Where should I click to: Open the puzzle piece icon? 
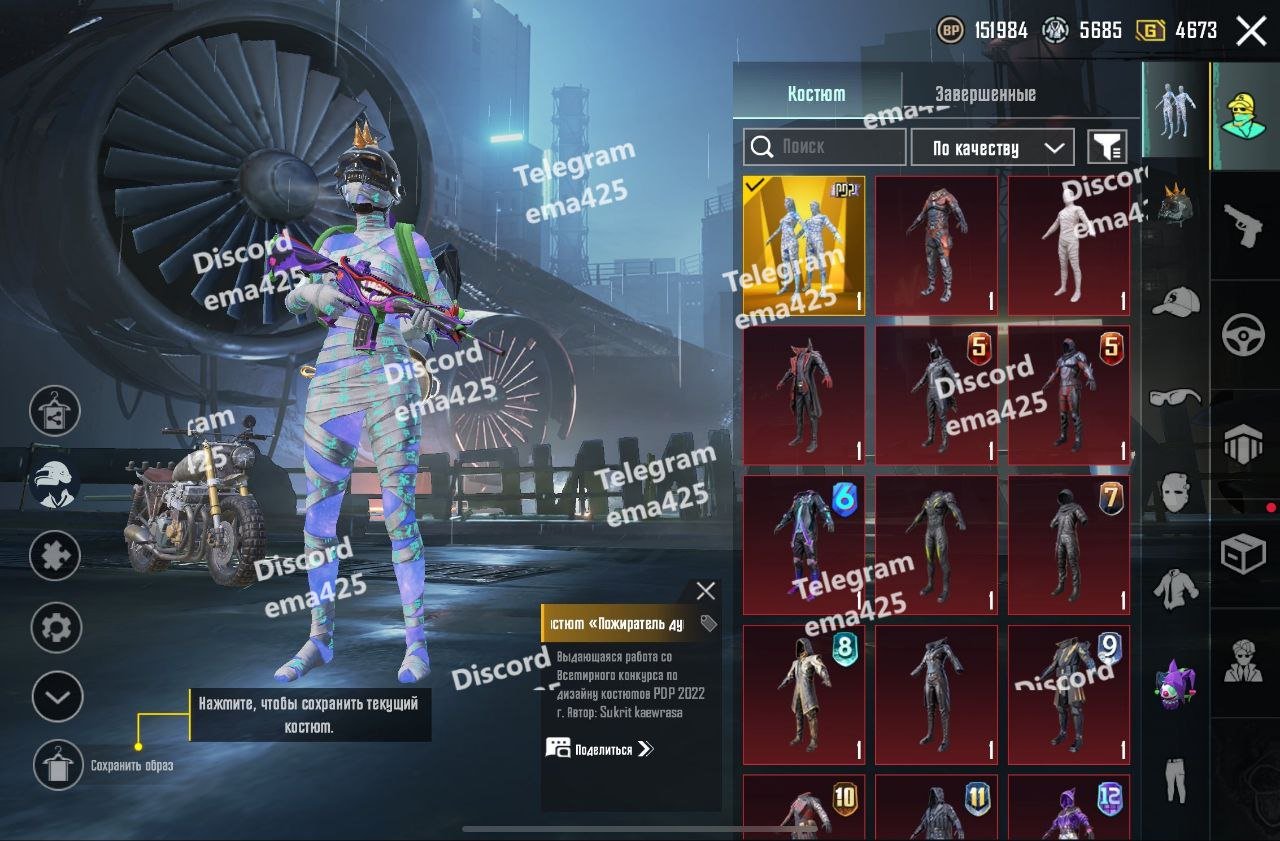click(x=55, y=555)
